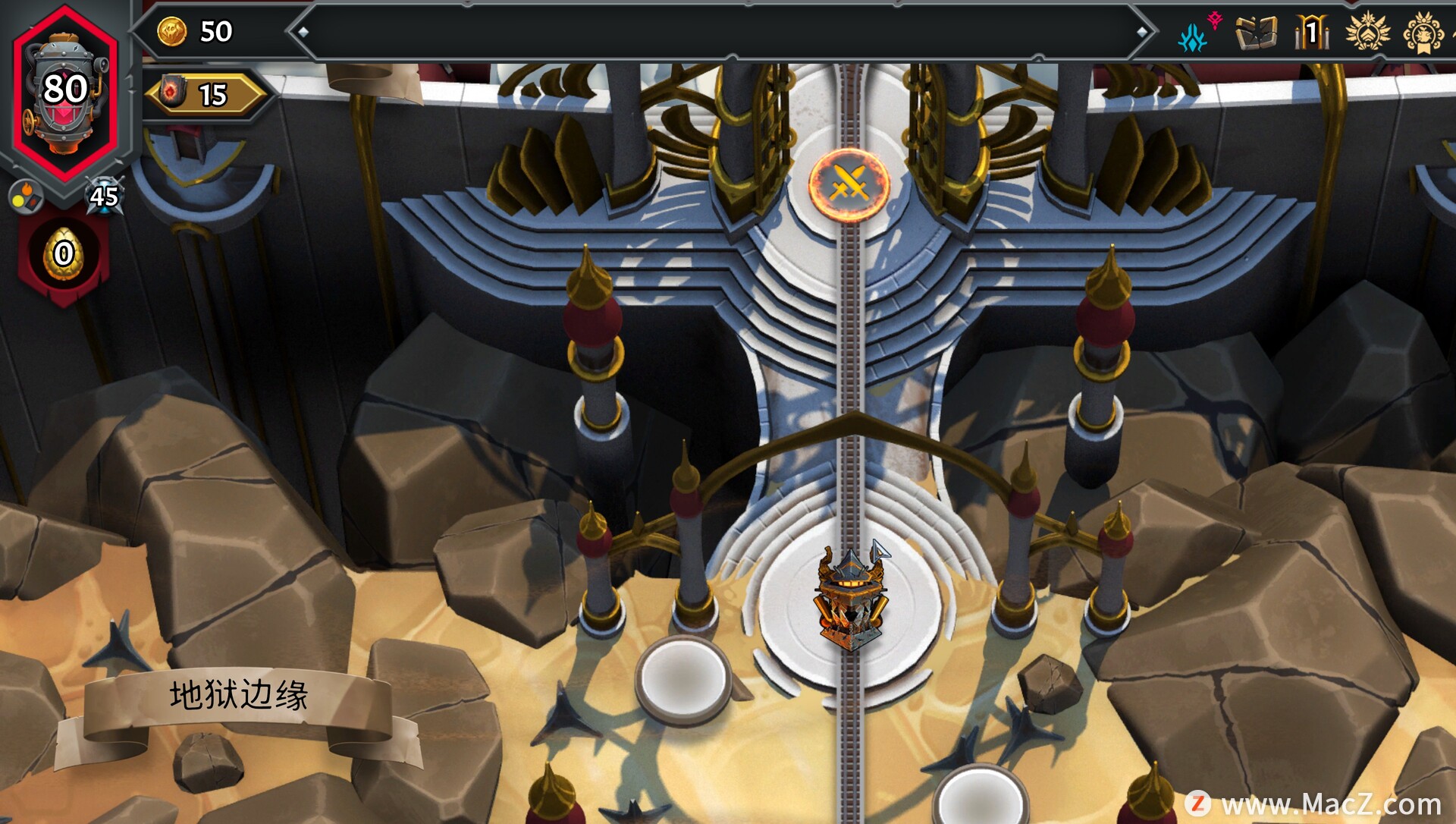Click the golden dragon egg counter
This screenshot has width=1456, height=824.
[64, 254]
